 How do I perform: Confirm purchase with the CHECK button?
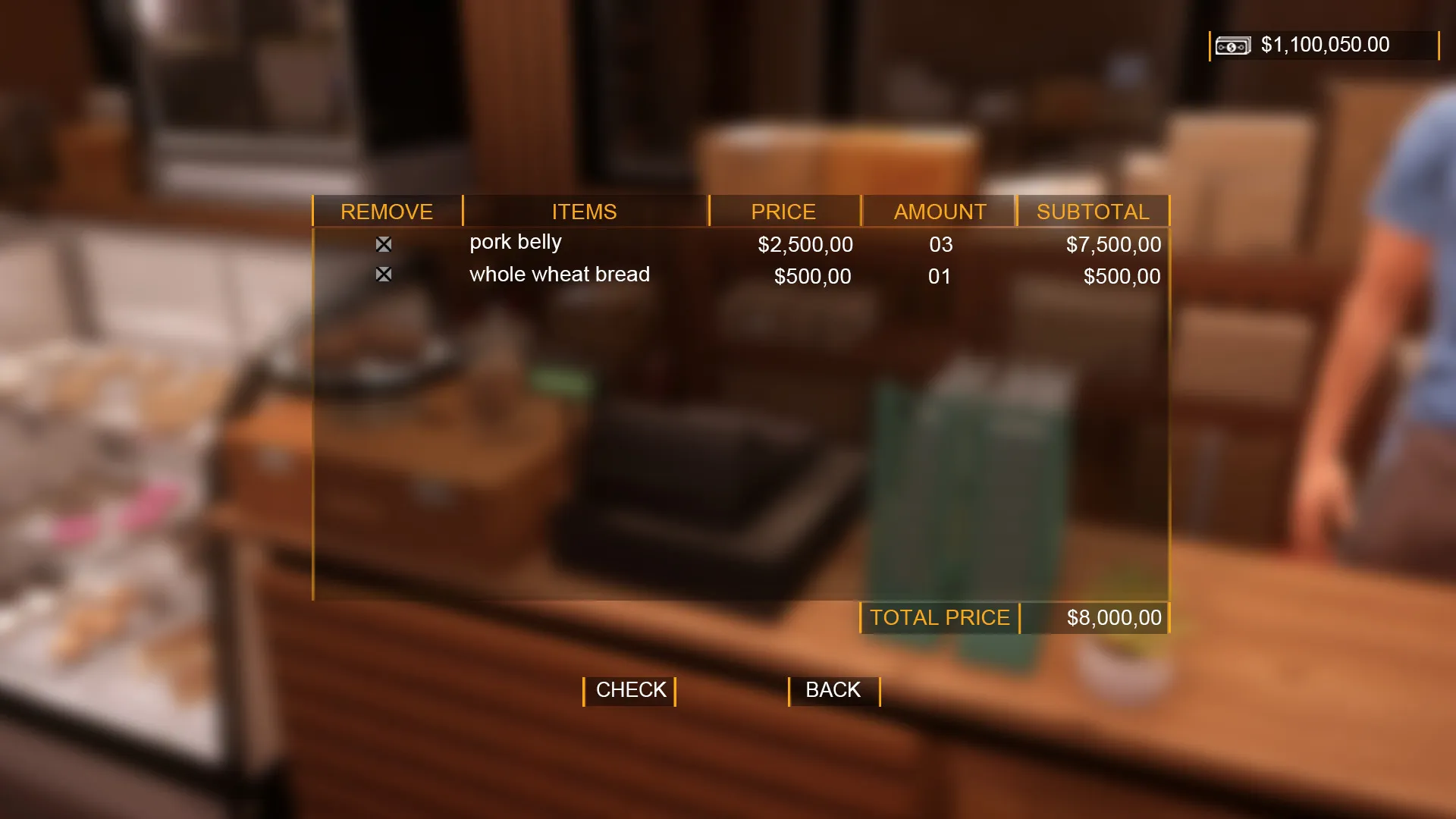(630, 690)
